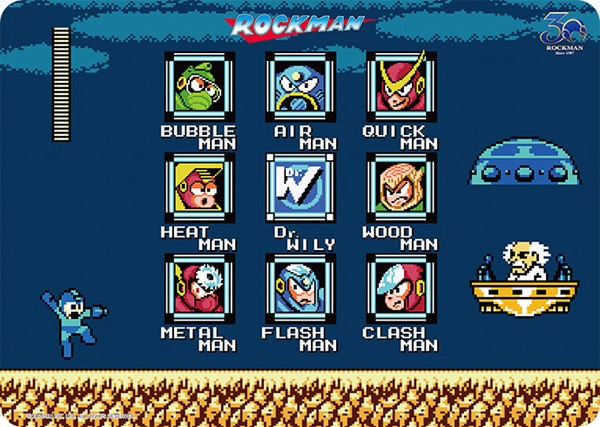Choose the Wood Man stage
The width and height of the screenshot is (600, 427).
pos(400,187)
